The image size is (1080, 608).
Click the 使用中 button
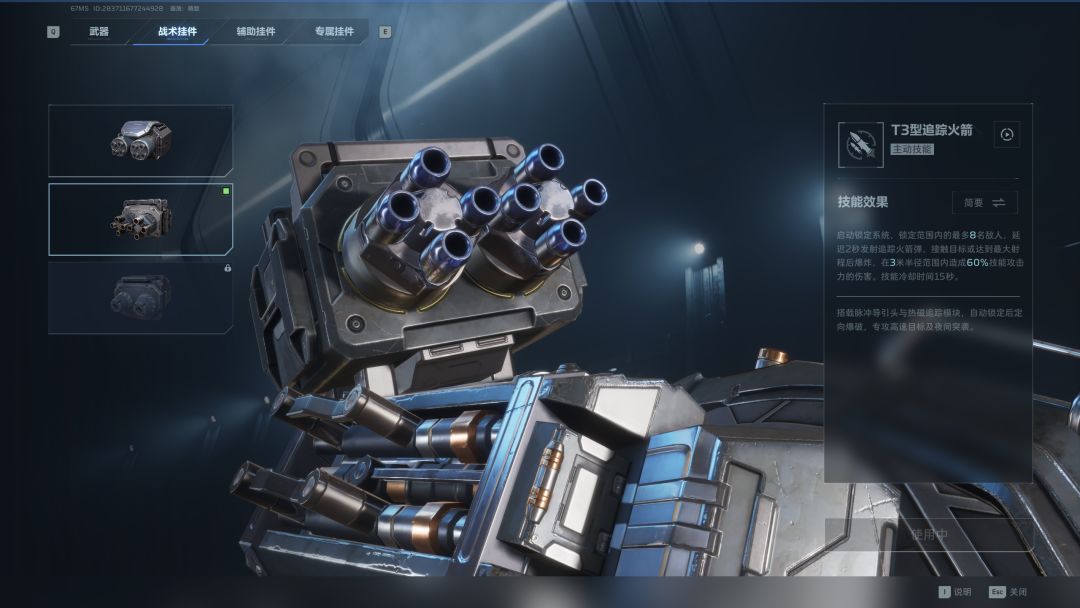click(929, 534)
